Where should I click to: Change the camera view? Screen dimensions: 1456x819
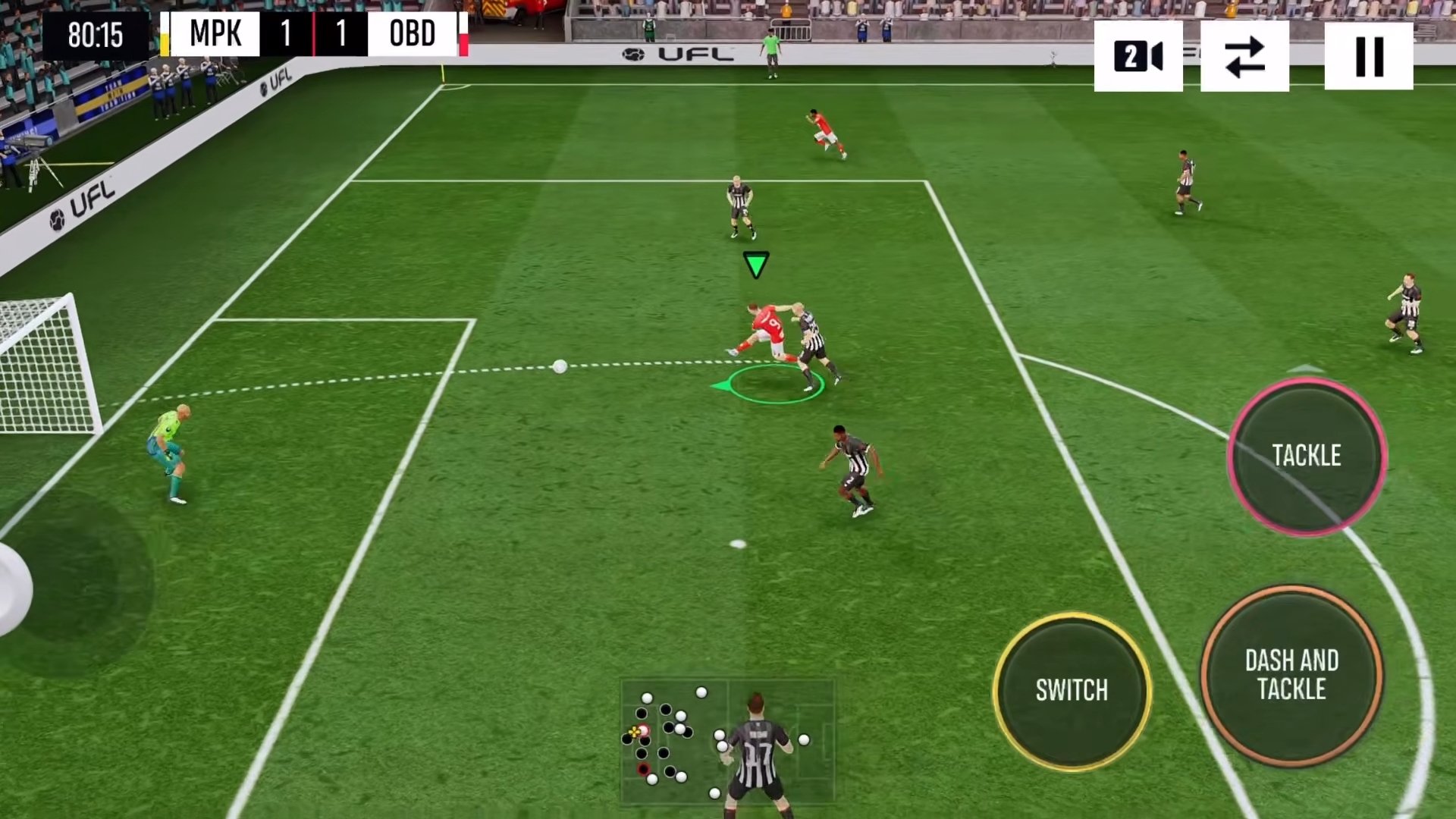[x=1137, y=56]
